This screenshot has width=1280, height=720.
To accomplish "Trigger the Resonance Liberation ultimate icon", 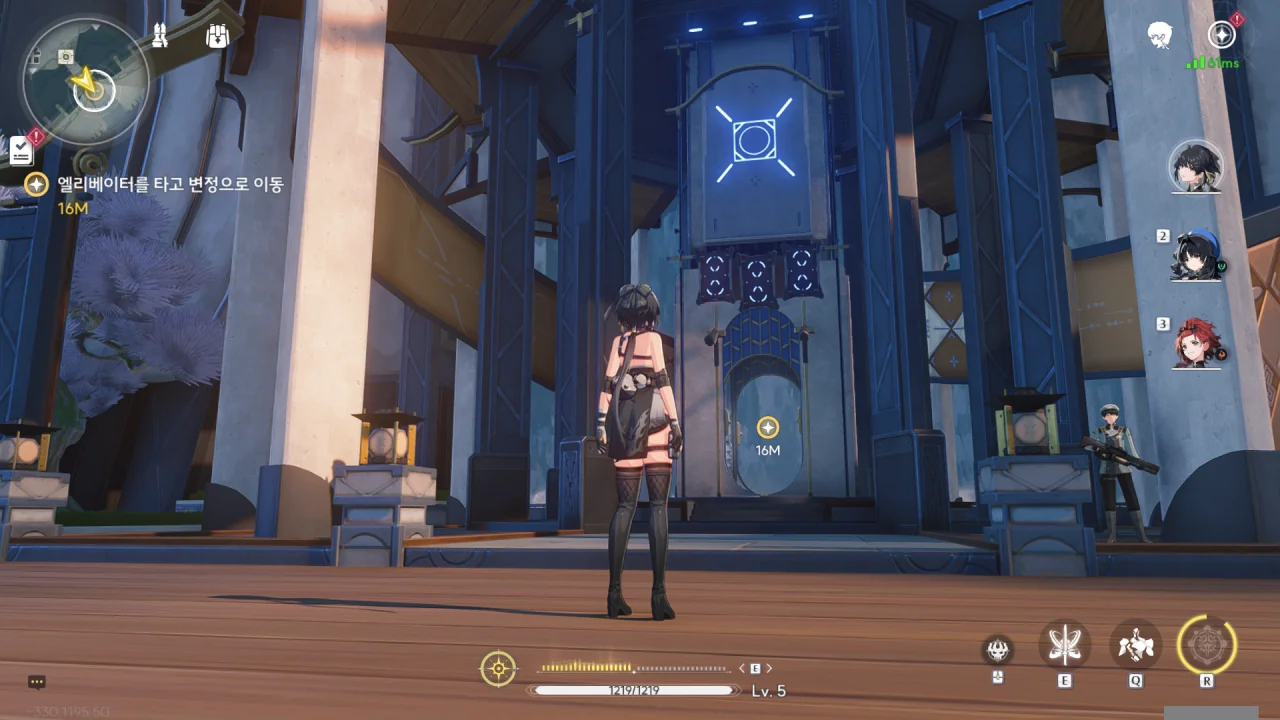I will [x=1207, y=644].
